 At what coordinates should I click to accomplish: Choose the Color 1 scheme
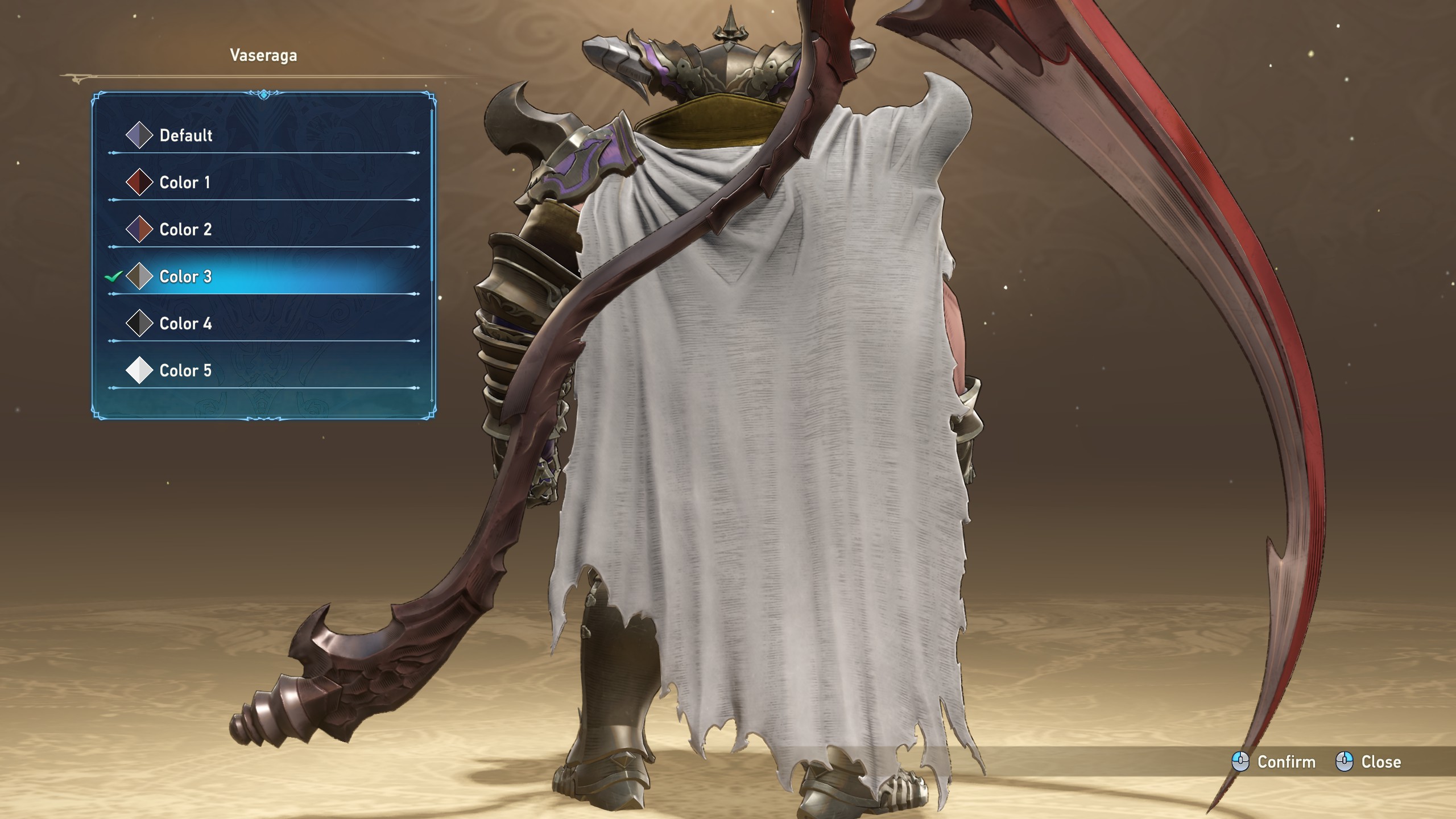coord(185,183)
